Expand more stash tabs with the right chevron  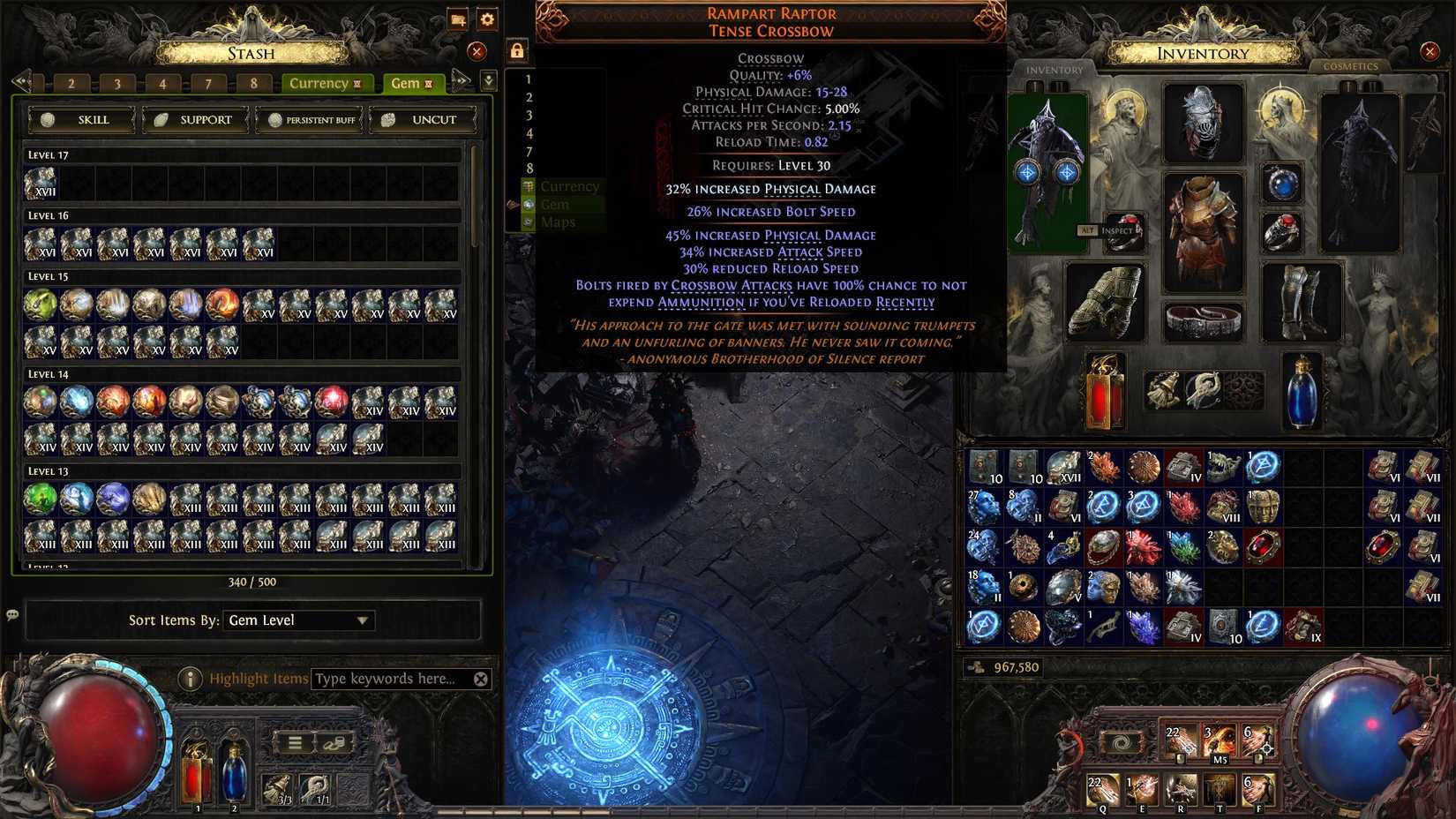click(x=461, y=82)
